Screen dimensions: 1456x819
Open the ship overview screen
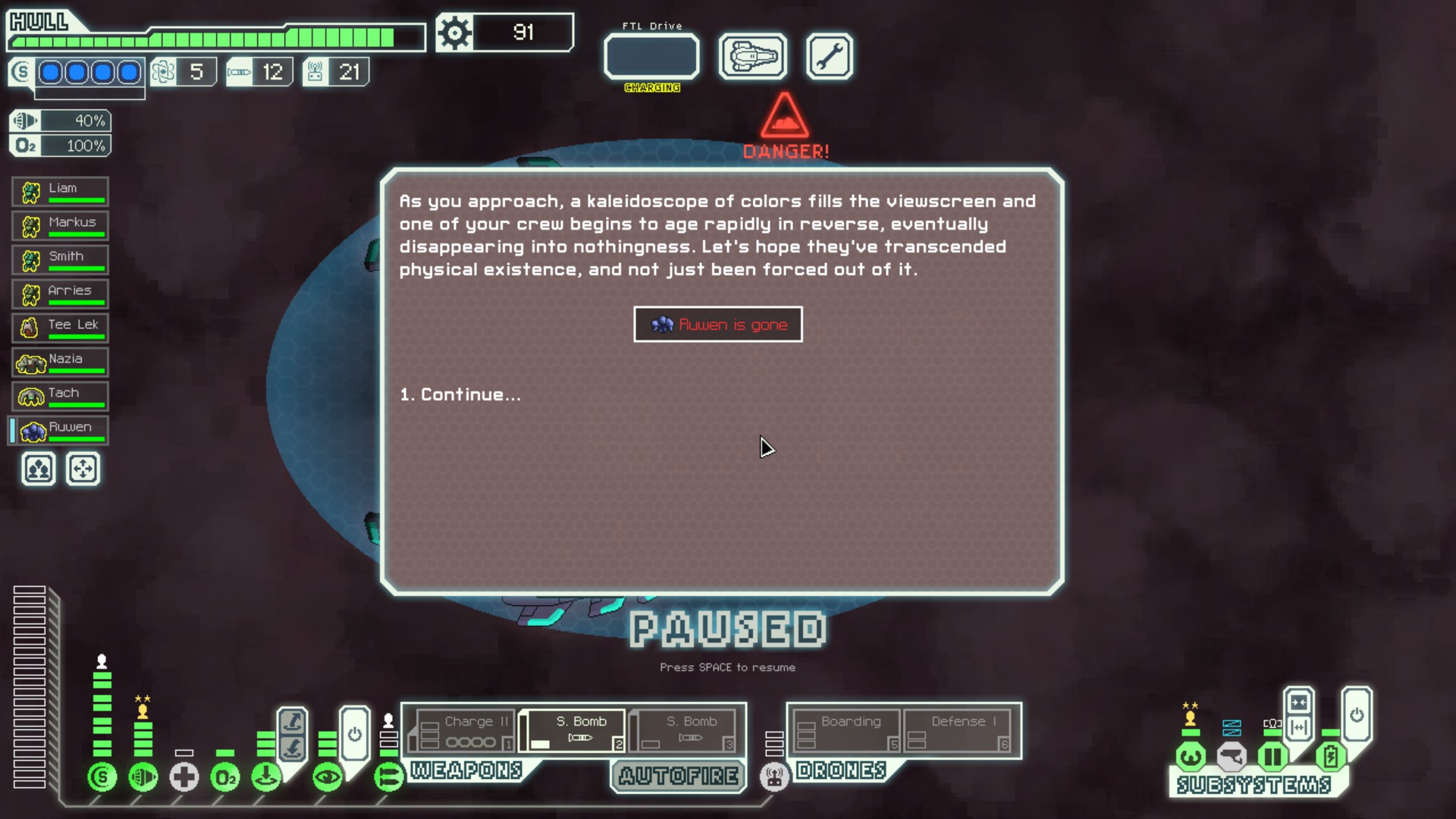point(752,57)
